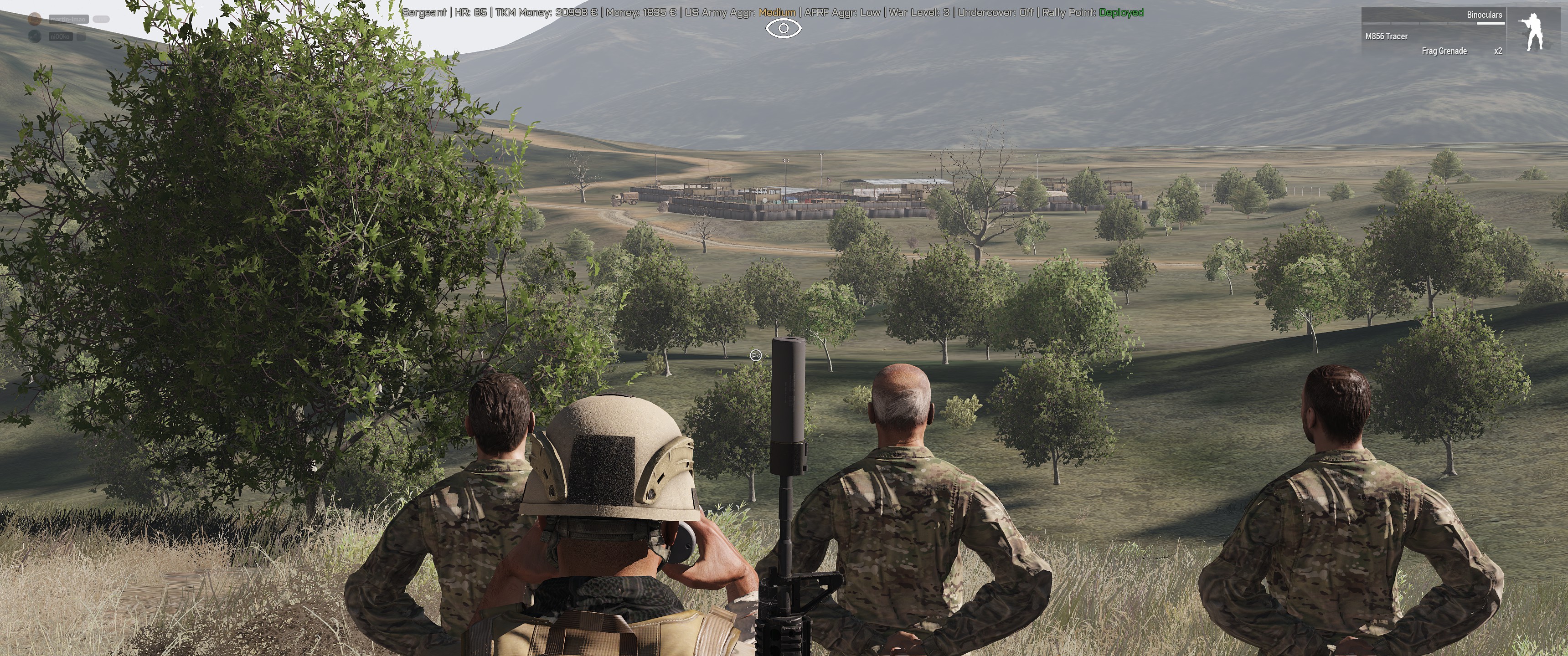The width and height of the screenshot is (1568, 656).
Task: Select the Binoculars weapon label
Action: 1484,15
